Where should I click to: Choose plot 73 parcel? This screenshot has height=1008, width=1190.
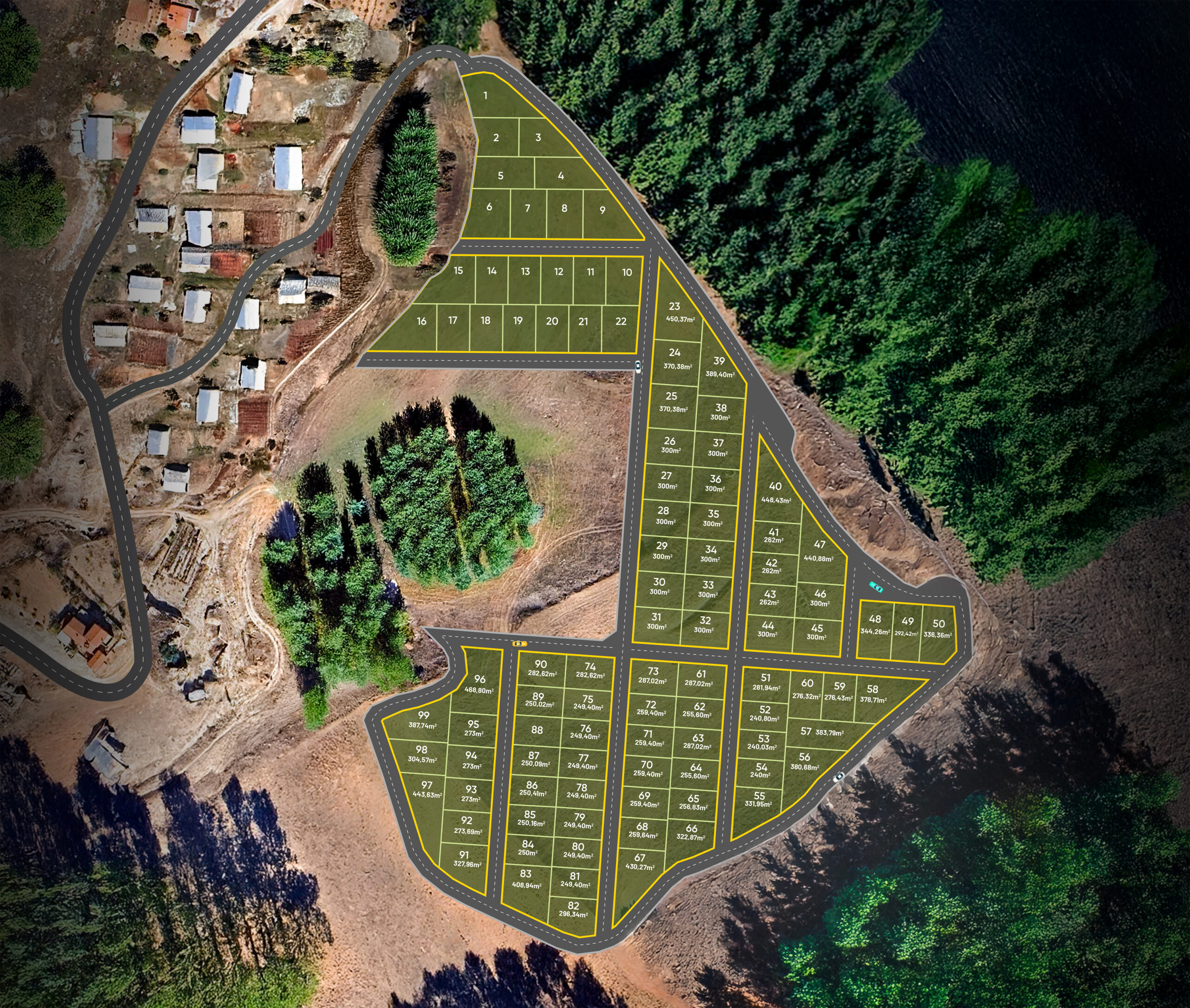point(653,676)
